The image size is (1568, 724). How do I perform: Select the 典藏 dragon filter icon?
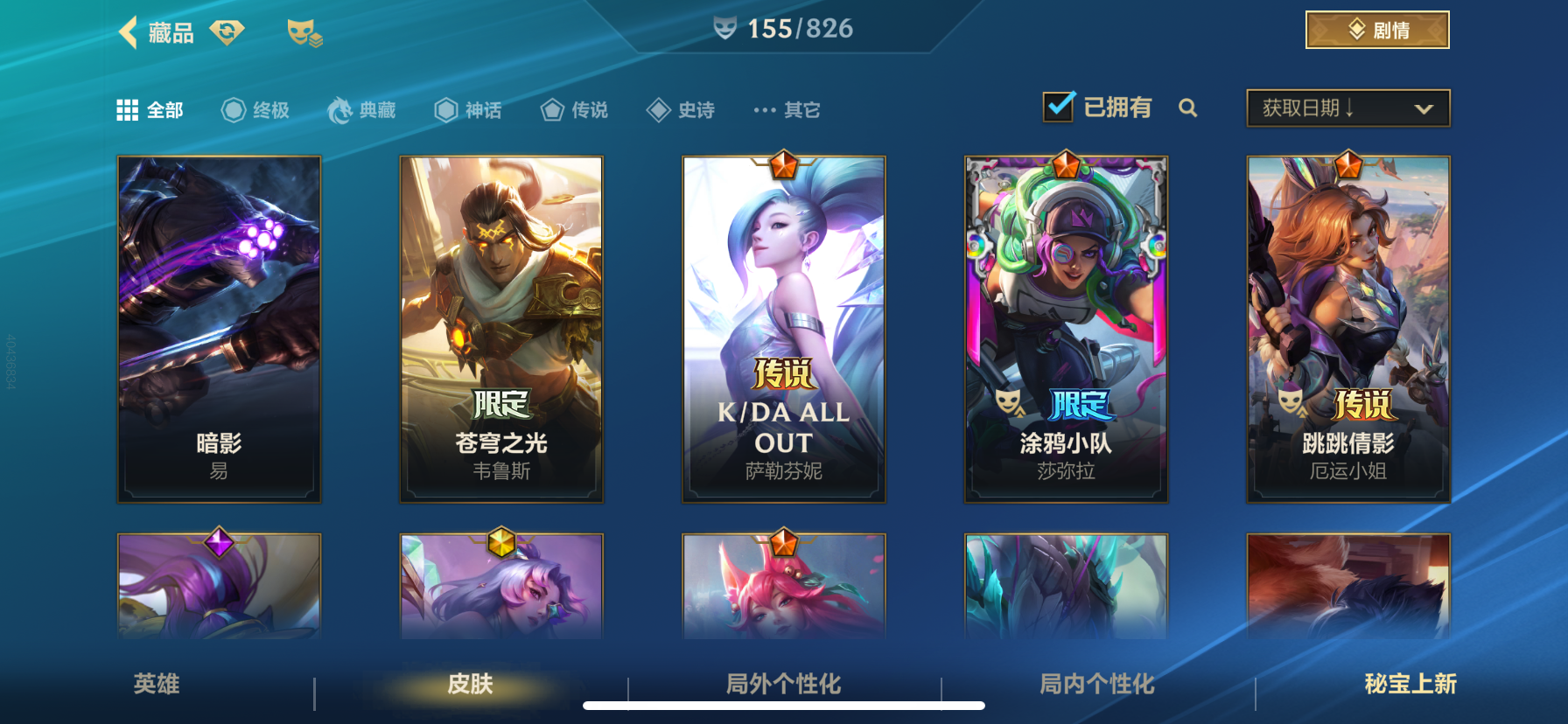coord(340,109)
